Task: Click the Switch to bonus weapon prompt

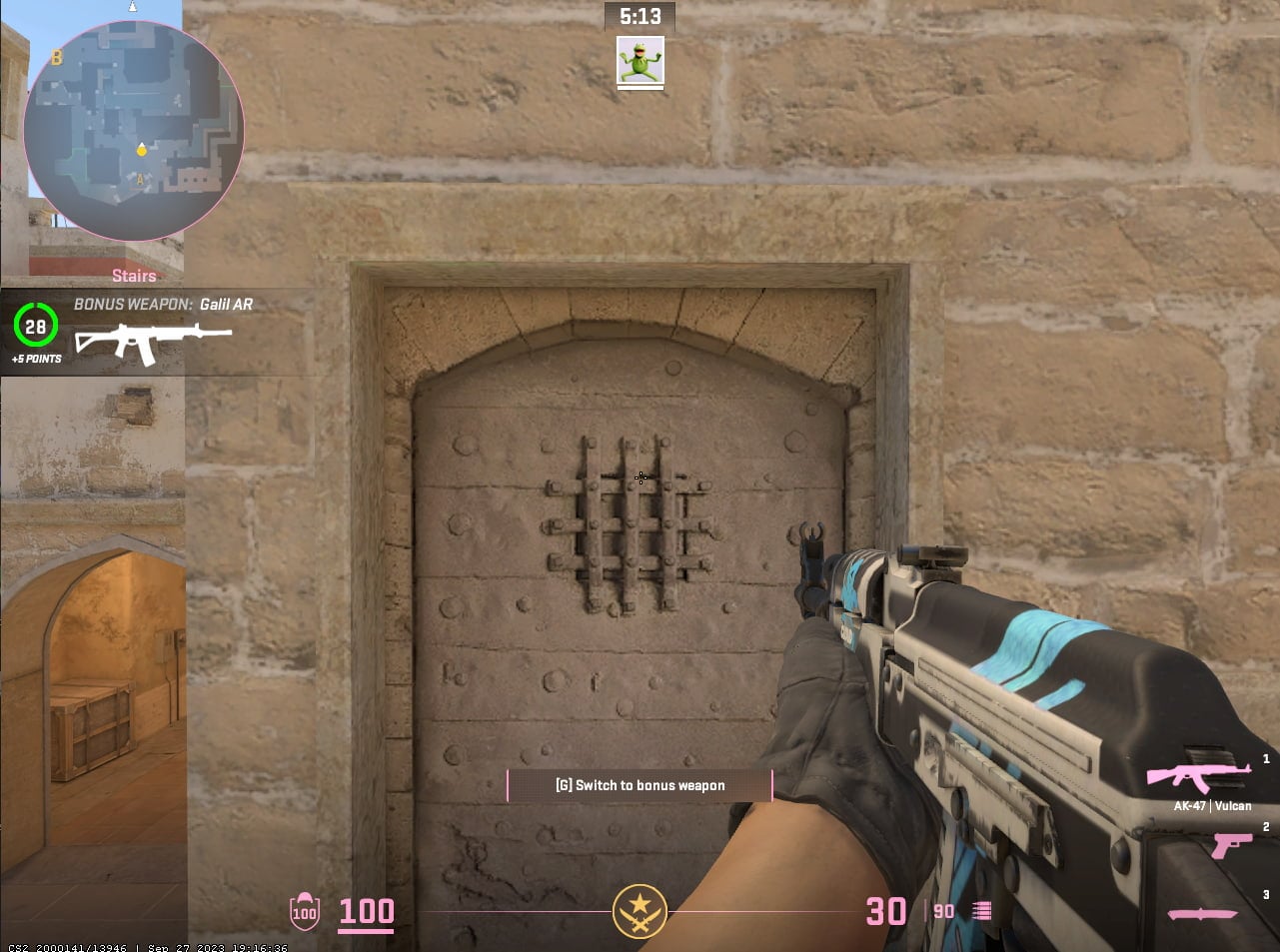Action: coord(640,785)
